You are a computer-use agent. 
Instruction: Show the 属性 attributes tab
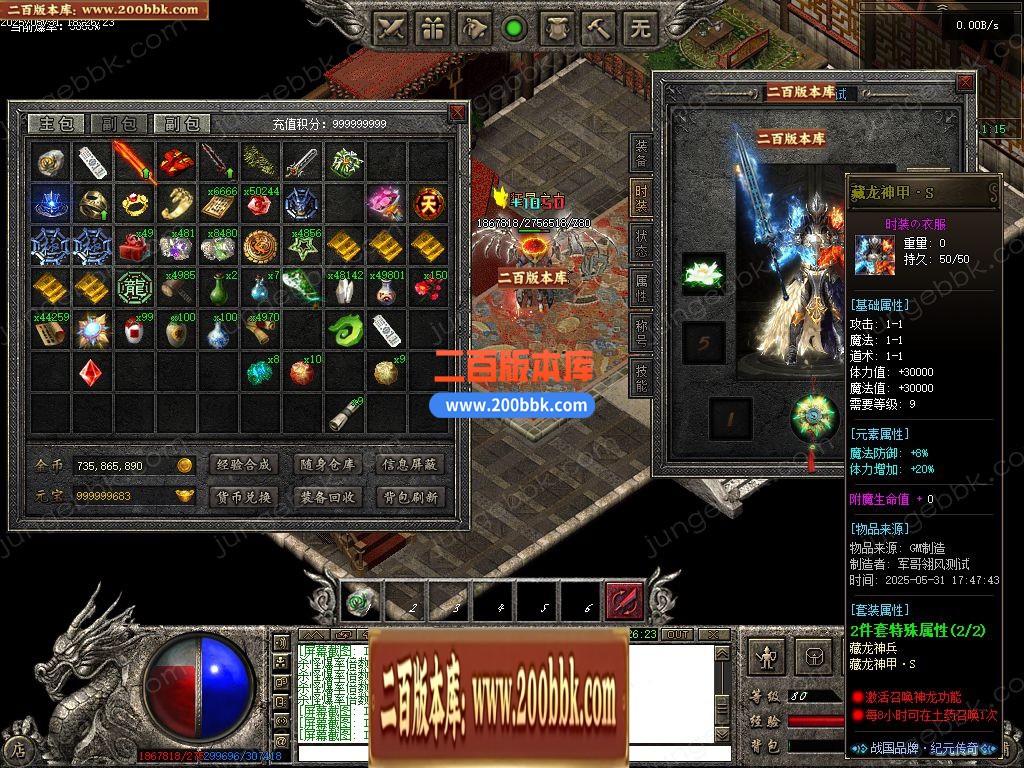pos(641,285)
